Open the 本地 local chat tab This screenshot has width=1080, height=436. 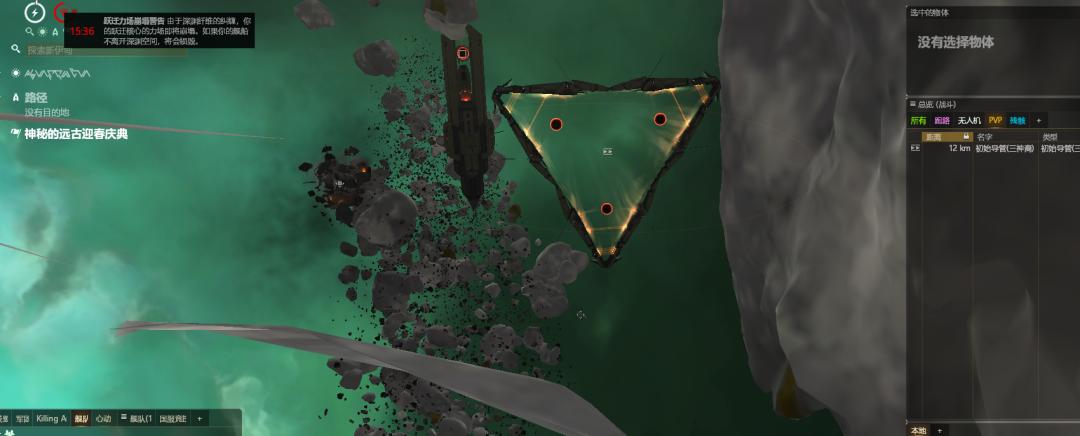tap(918, 430)
